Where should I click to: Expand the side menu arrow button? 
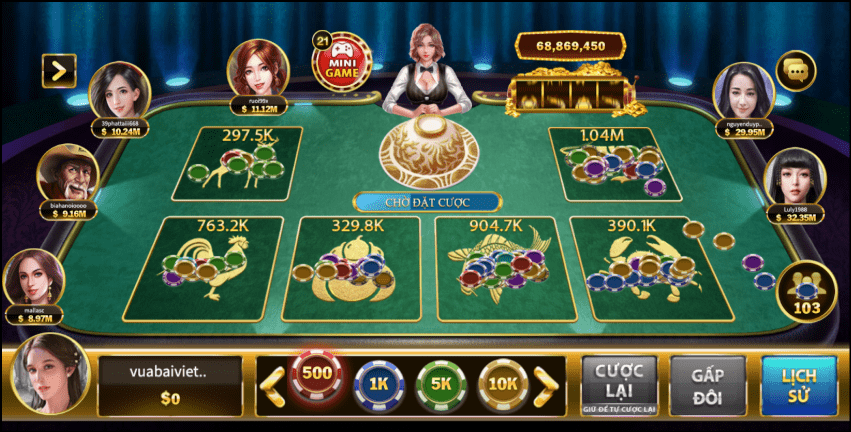59,70
